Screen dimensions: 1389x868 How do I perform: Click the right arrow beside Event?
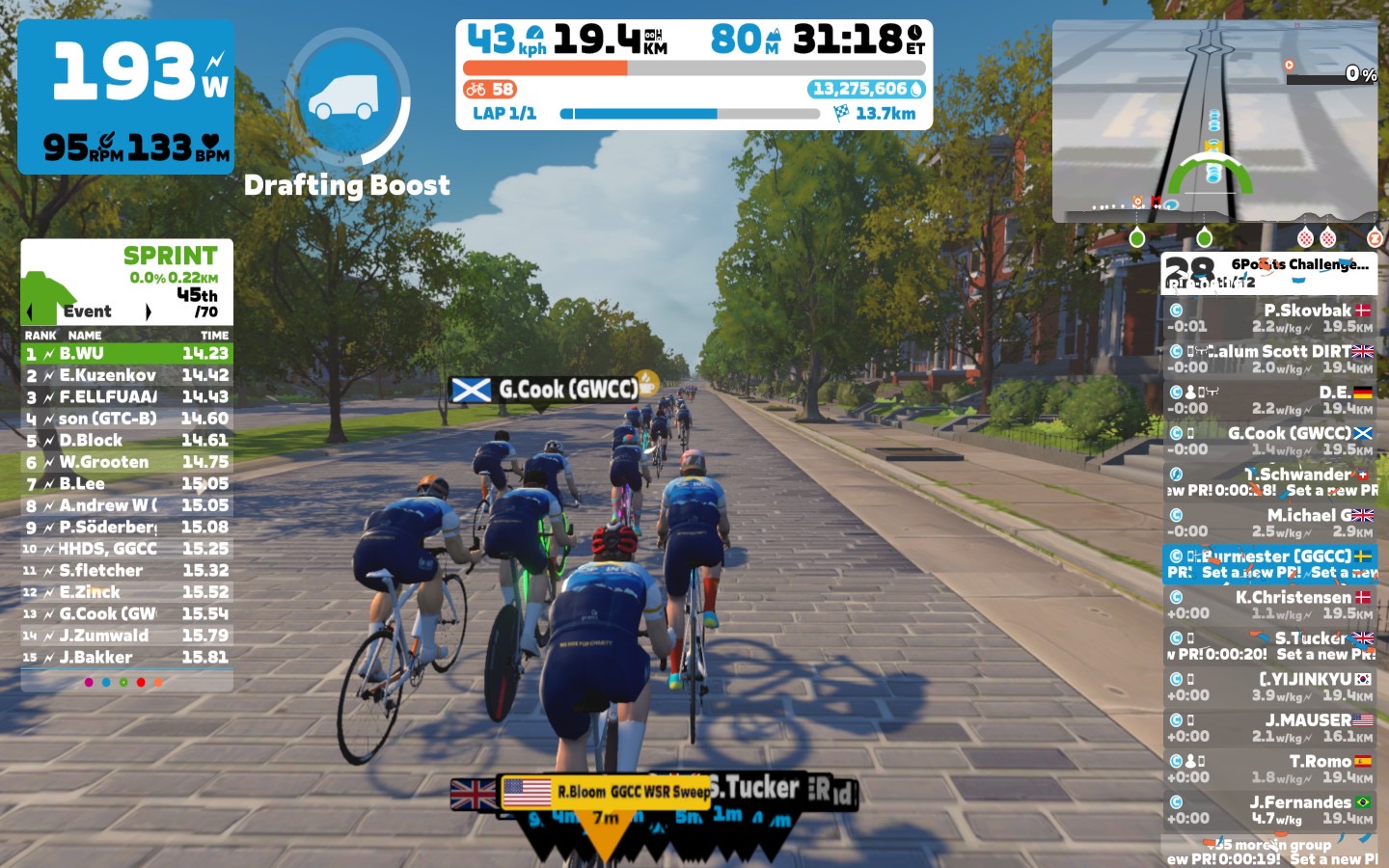(148, 312)
